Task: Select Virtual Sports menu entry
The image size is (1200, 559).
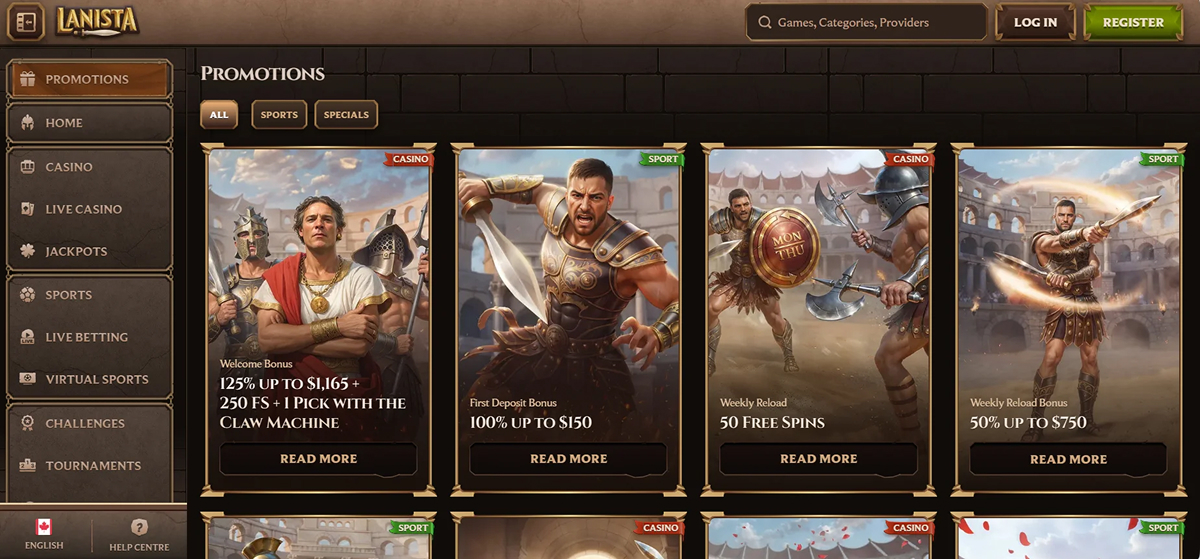Action: tap(89, 379)
